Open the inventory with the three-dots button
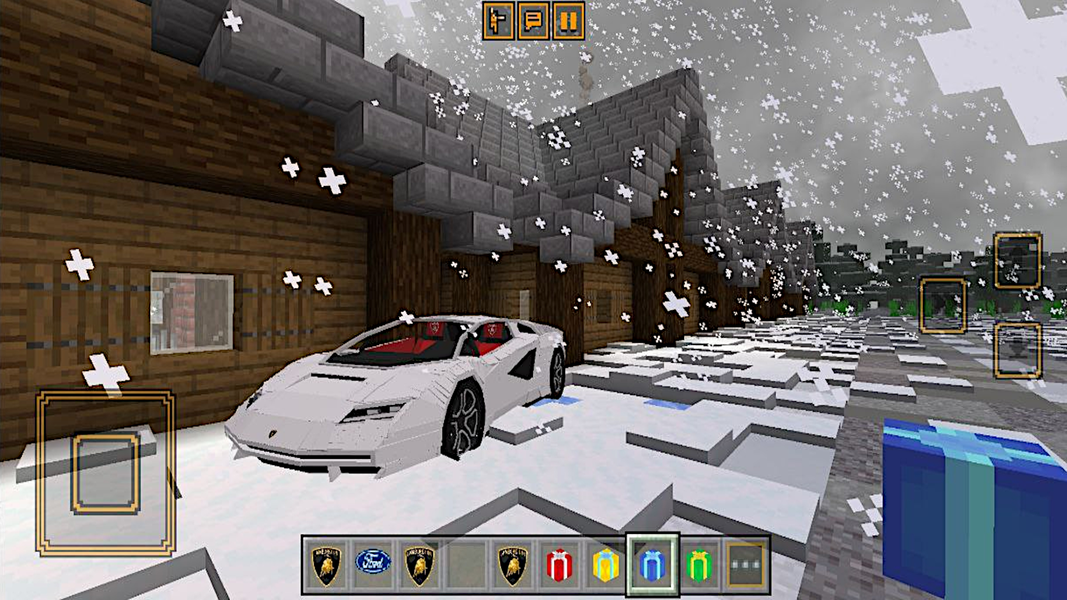1067x600 pixels. coord(746,566)
